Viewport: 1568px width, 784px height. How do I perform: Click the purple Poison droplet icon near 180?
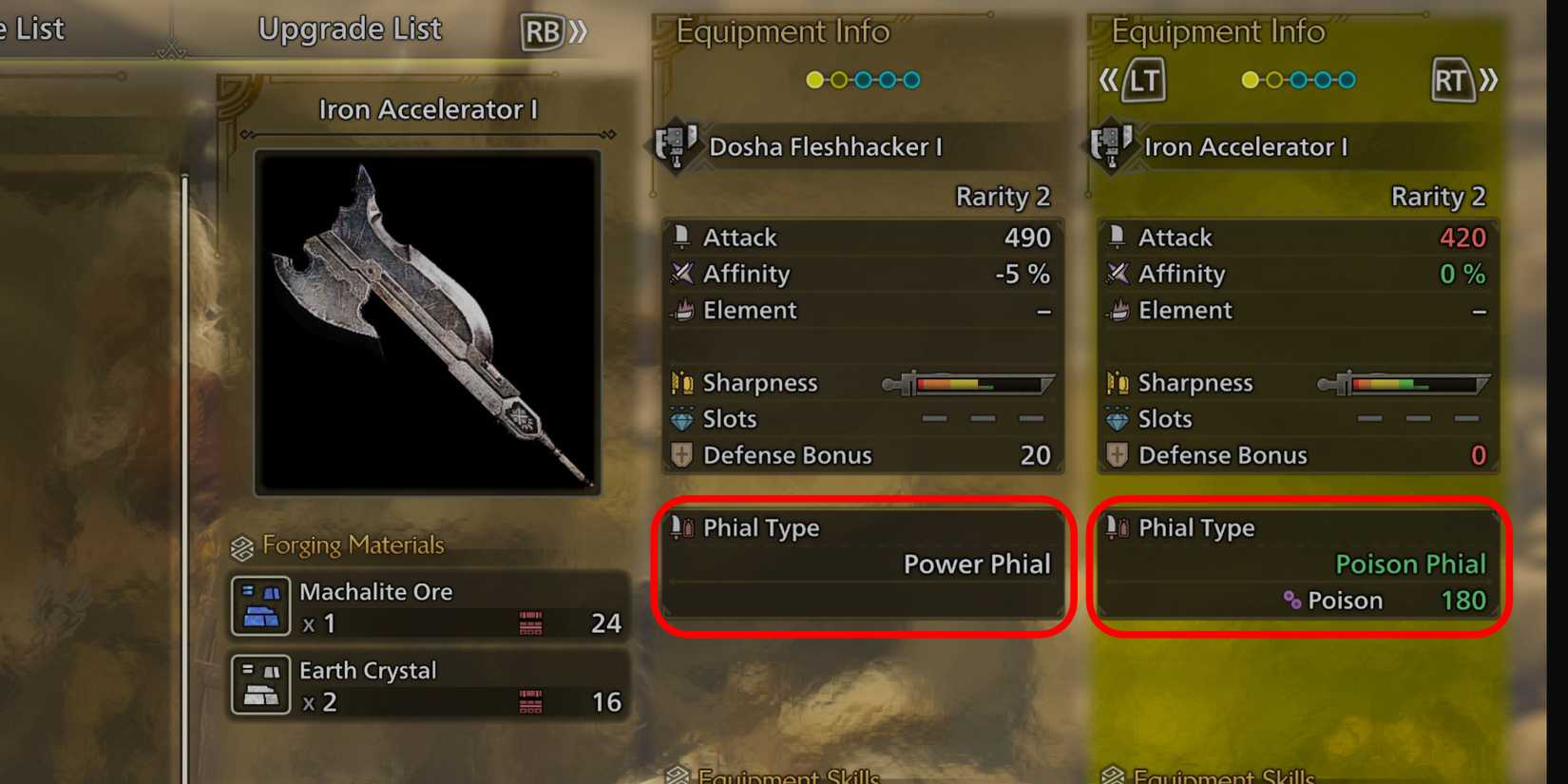point(1291,601)
